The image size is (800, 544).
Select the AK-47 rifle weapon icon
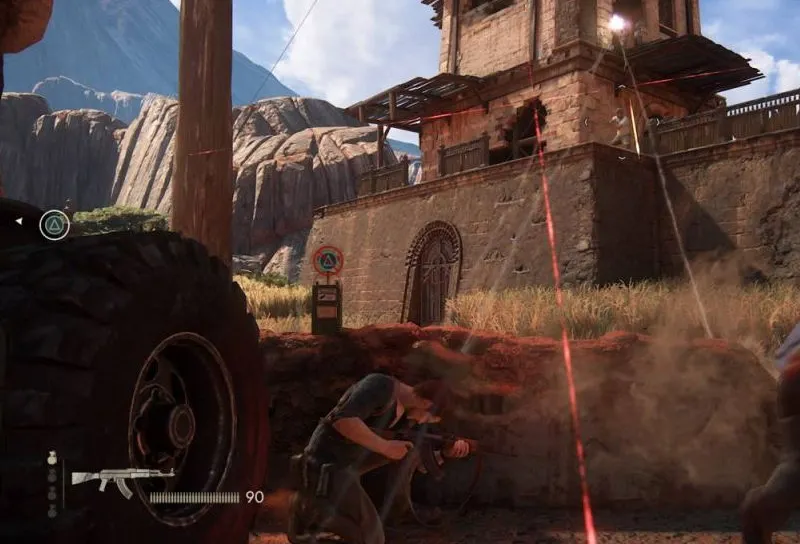point(122,479)
